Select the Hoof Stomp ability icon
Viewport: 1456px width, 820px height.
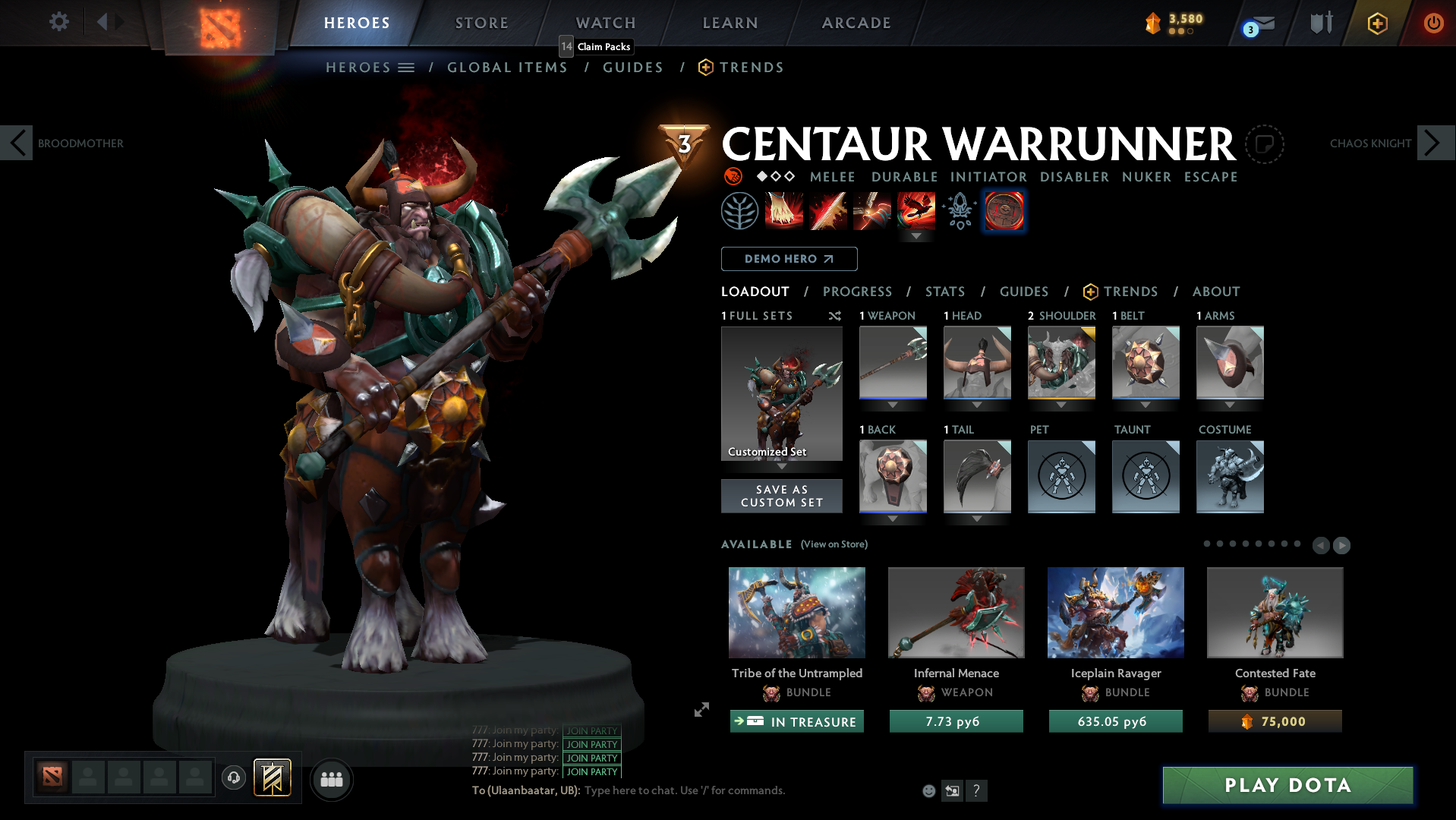click(x=783, y=211)
